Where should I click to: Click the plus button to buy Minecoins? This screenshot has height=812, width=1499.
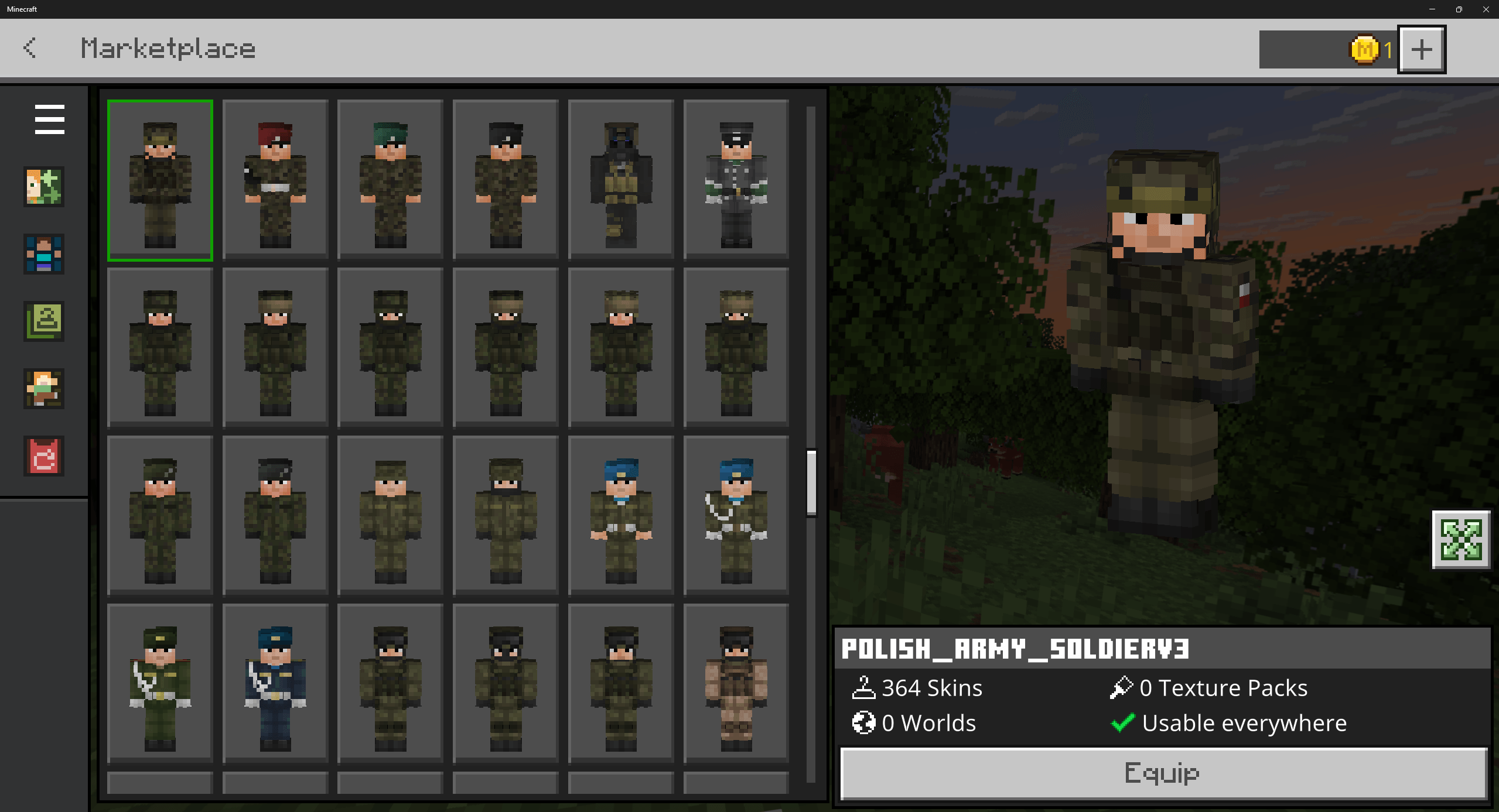1422,49
